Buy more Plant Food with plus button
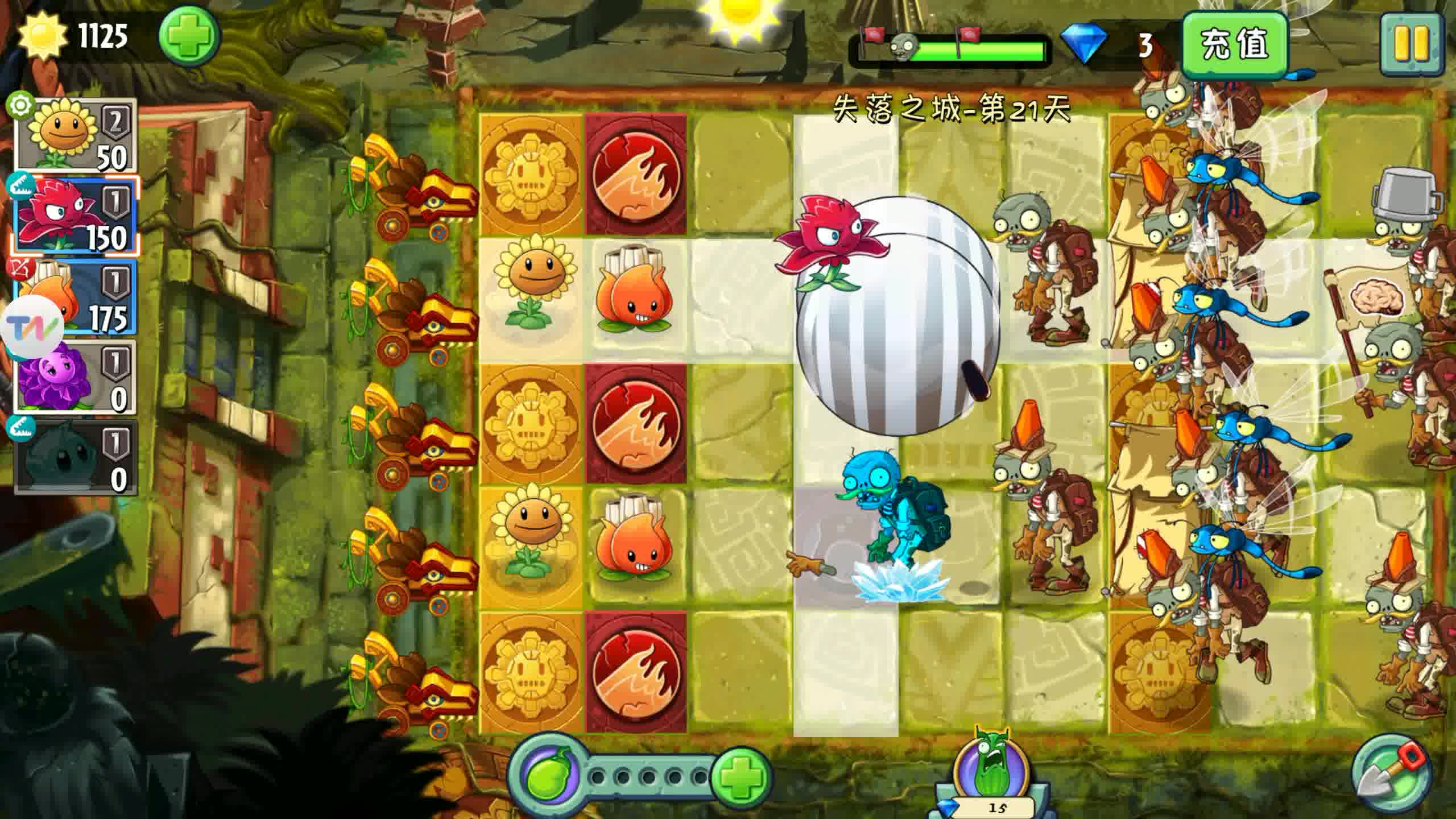 coord(741,776)
